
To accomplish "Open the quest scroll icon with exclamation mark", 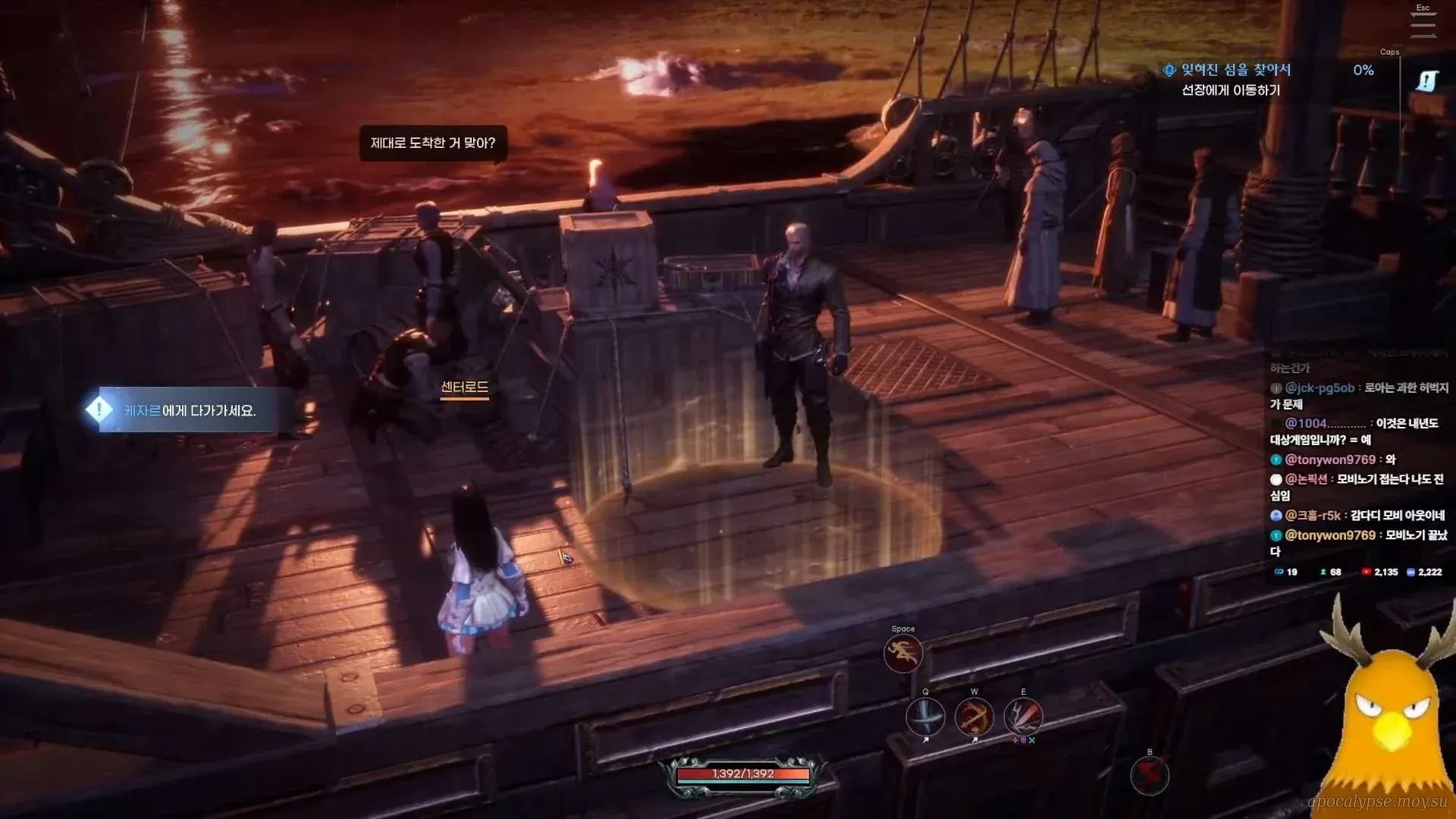I will [1426, 80].
